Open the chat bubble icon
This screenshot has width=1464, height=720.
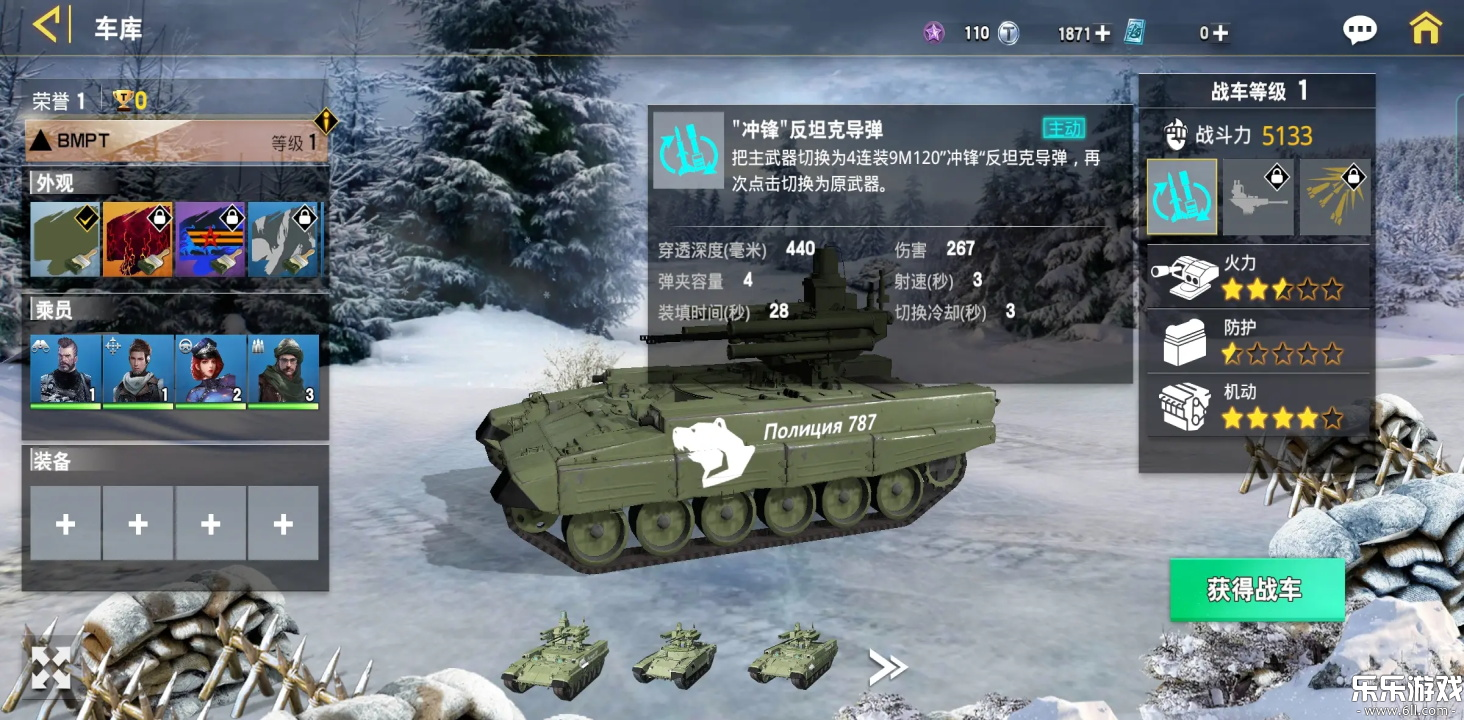point(1361,30)
